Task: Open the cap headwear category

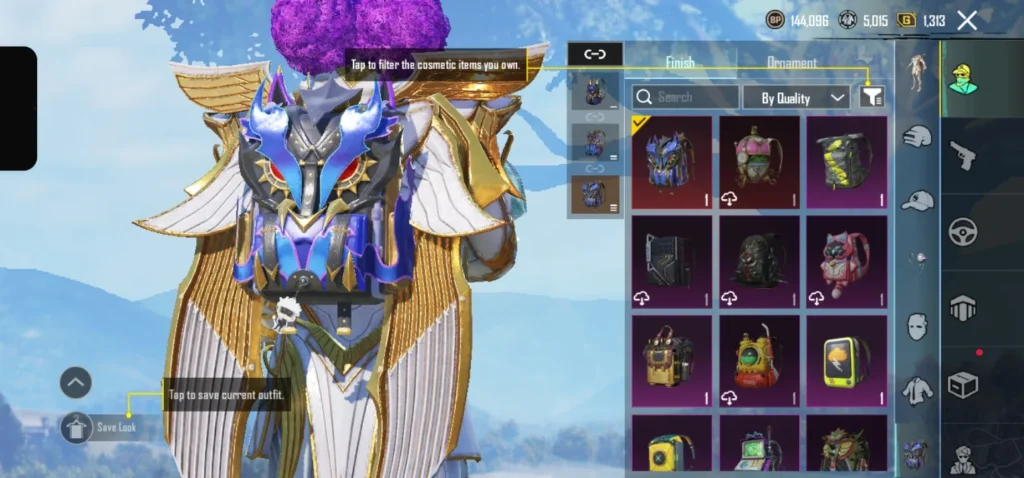Action: 916,201
